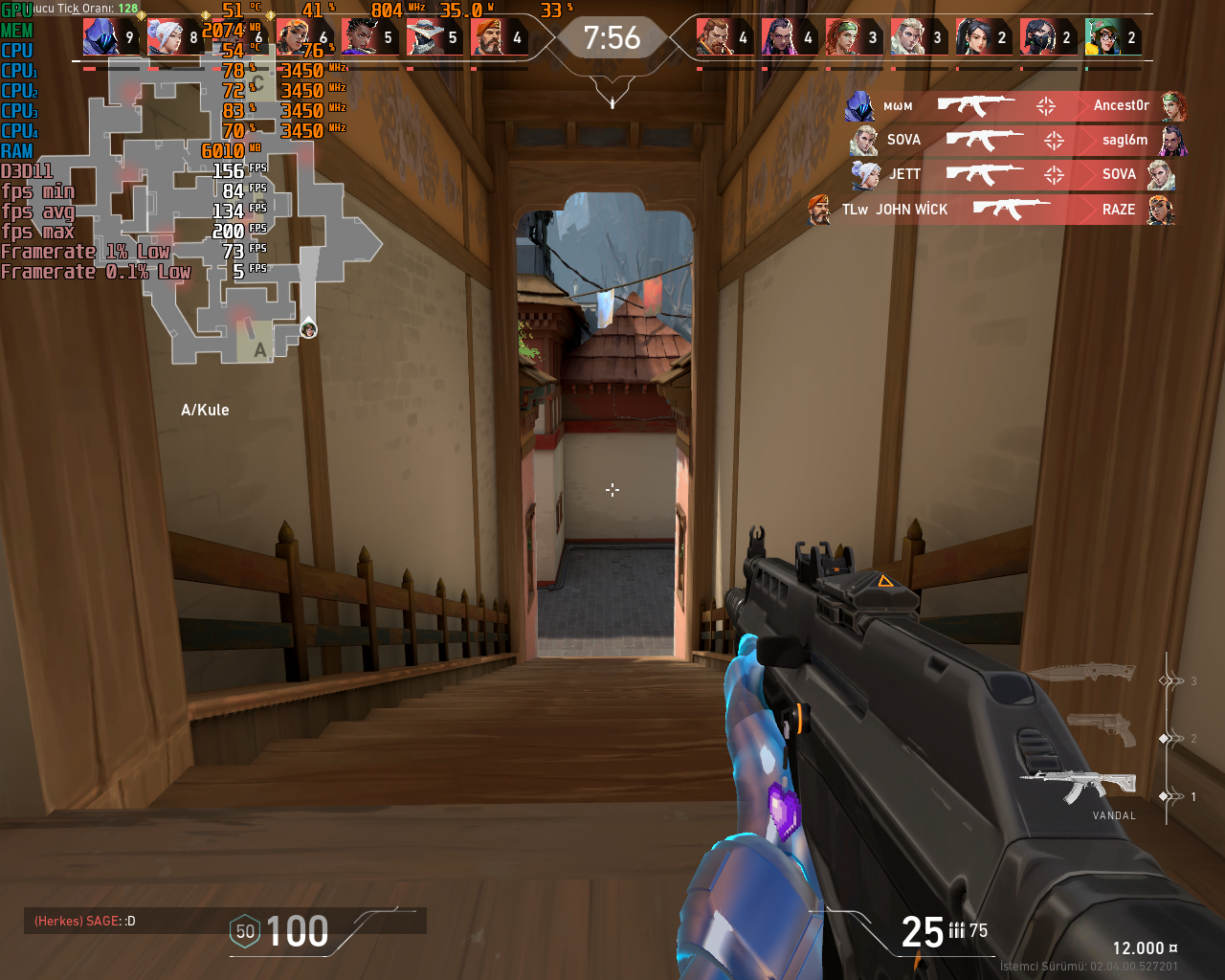The image size is (1225, 980).
Task: Select Viper's portrait in the top bar
Action: (x=1037, y=37)
